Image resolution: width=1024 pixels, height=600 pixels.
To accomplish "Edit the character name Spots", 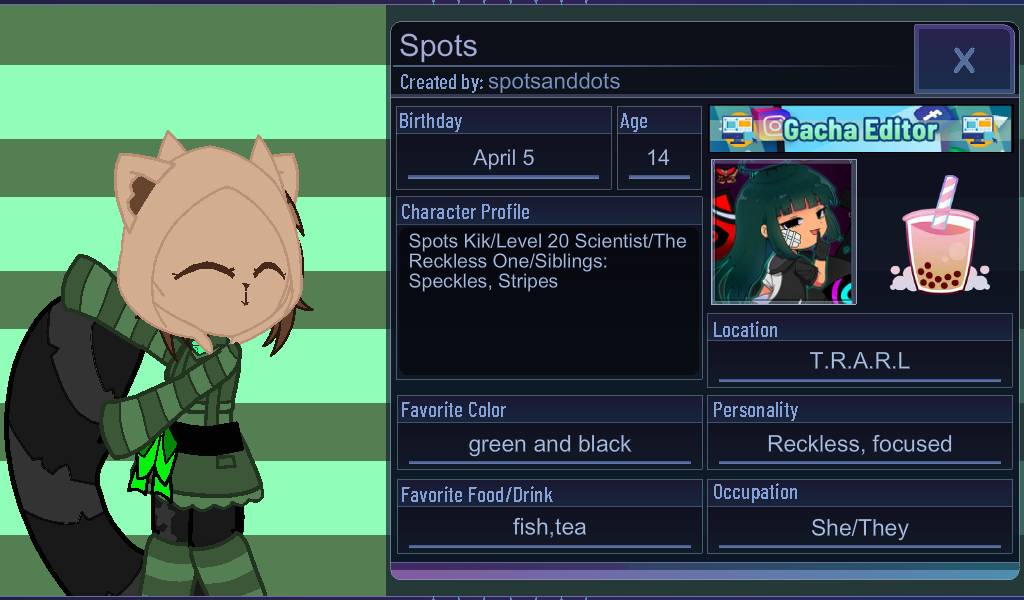I will pyautogui.click(x=439, y=46).
